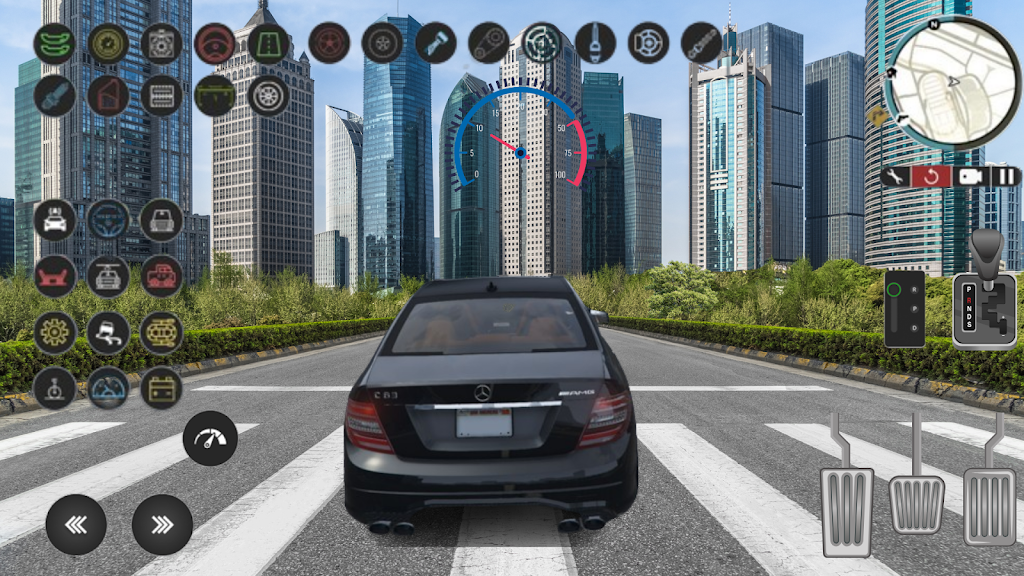Toggle the skidding car traction icon
The width and height of the screenshot is (1024, 576).
108,333
